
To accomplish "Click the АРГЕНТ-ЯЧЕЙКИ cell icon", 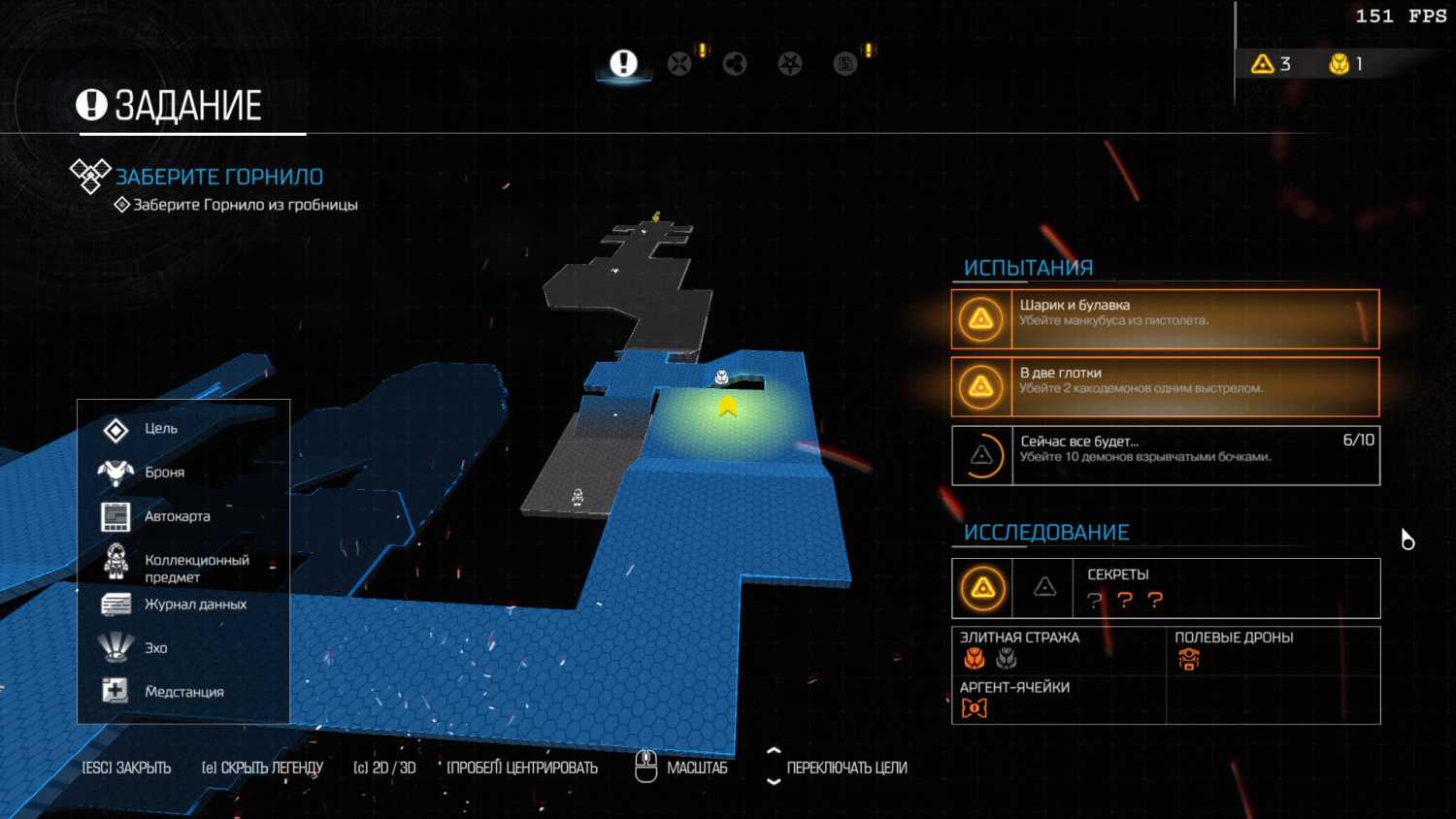I will pos(974,708).
